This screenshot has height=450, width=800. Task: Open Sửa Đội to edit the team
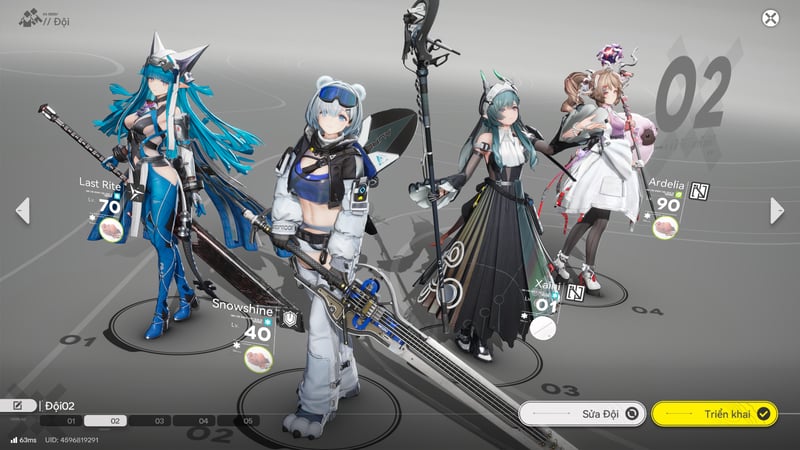(x=582, y=412)
